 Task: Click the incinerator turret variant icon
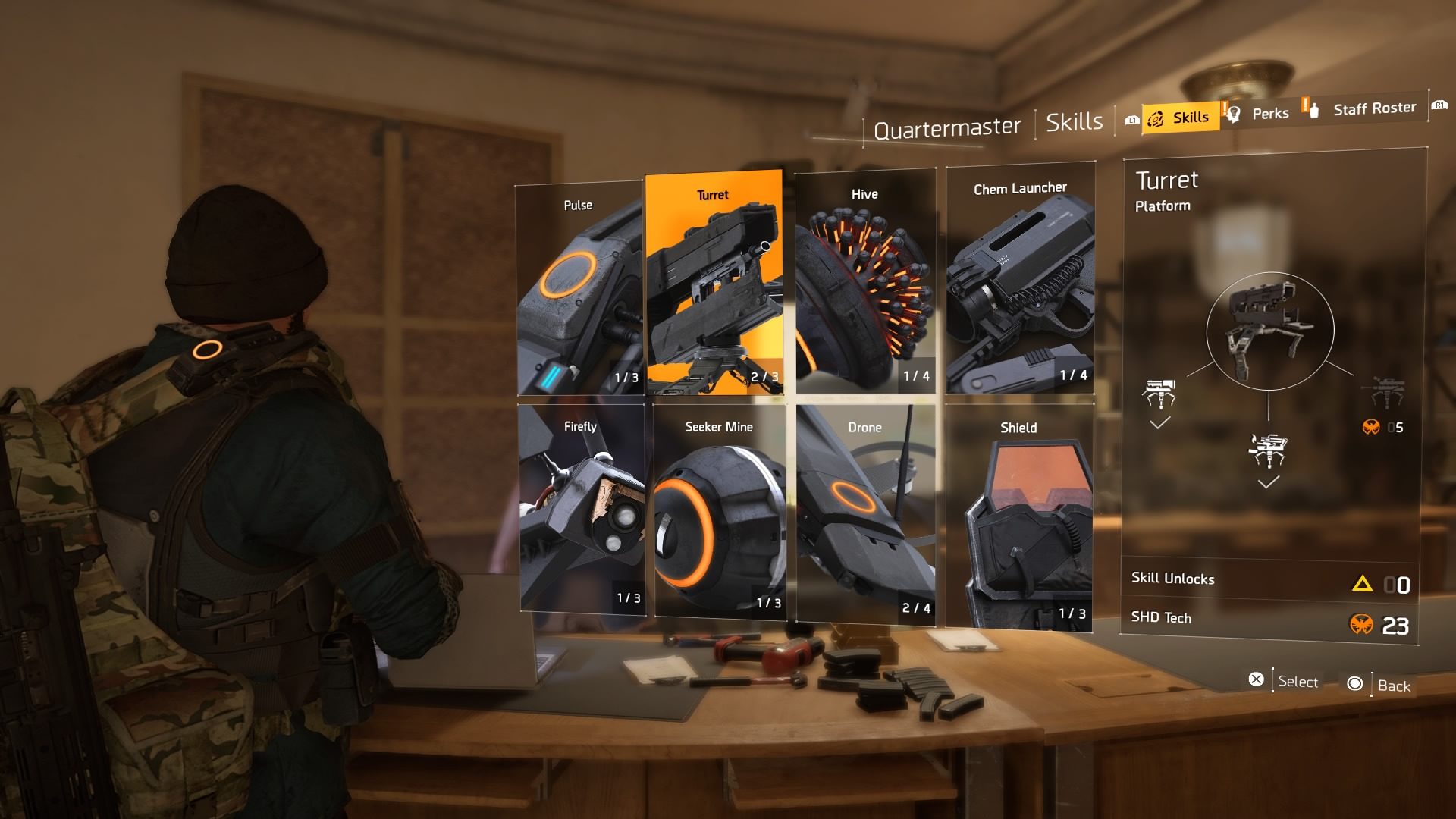tap(1268, 449)
